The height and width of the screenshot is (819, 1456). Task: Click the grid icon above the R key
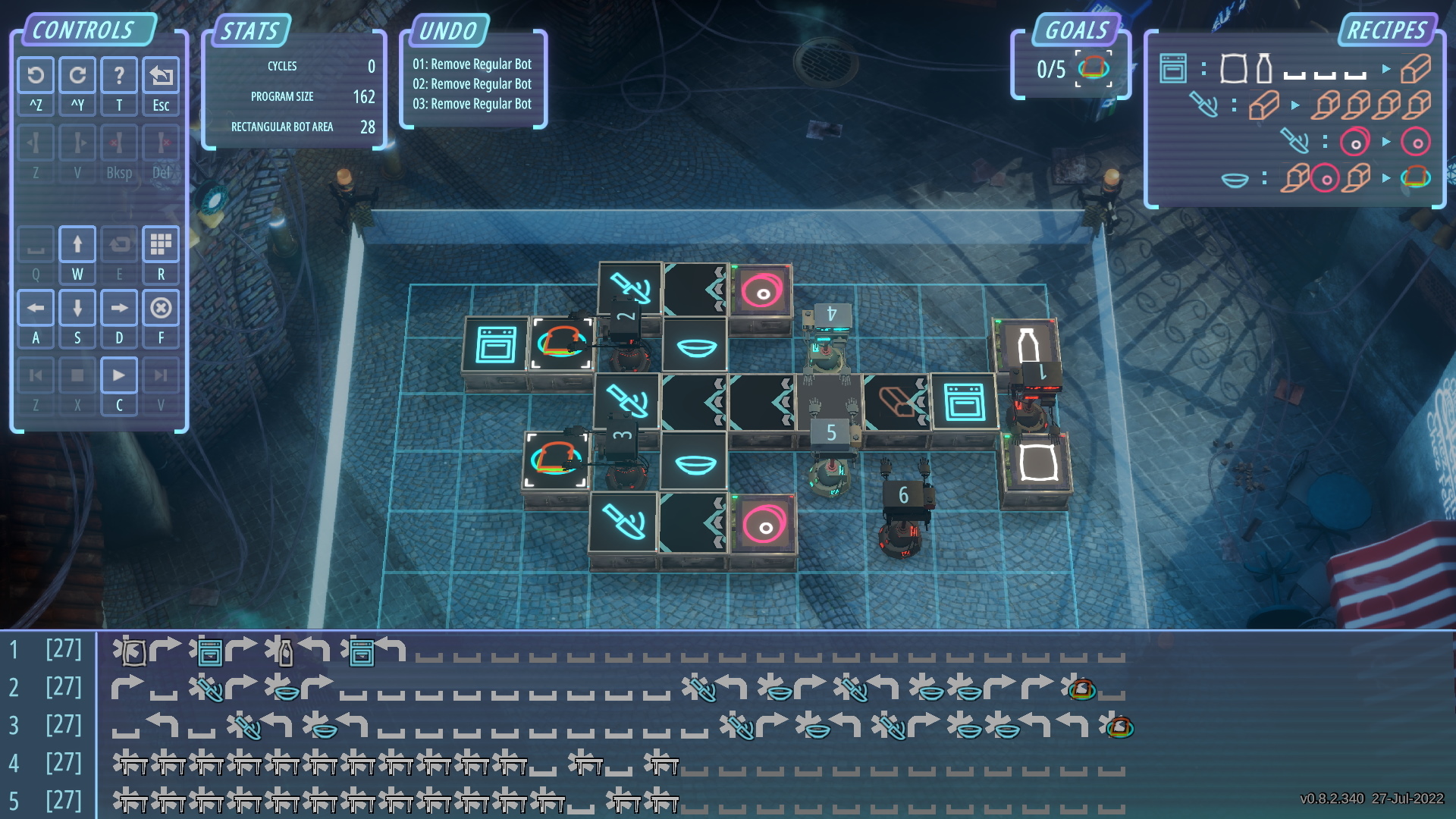pyautogui.click(x=161, y=243)
